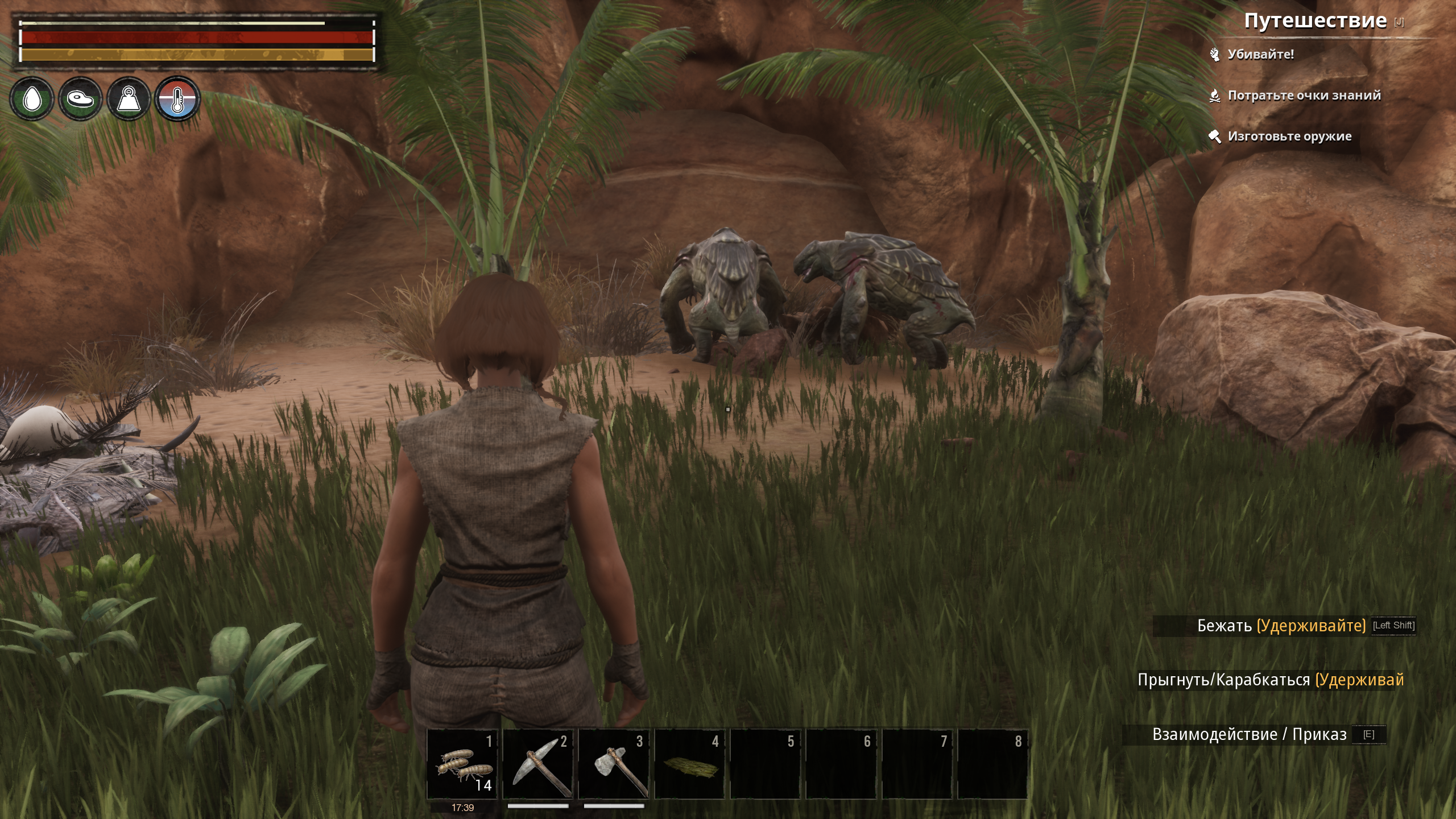Select the Убивайте! journey objective
This screenshot has height=819, width=1456.
1260,55
